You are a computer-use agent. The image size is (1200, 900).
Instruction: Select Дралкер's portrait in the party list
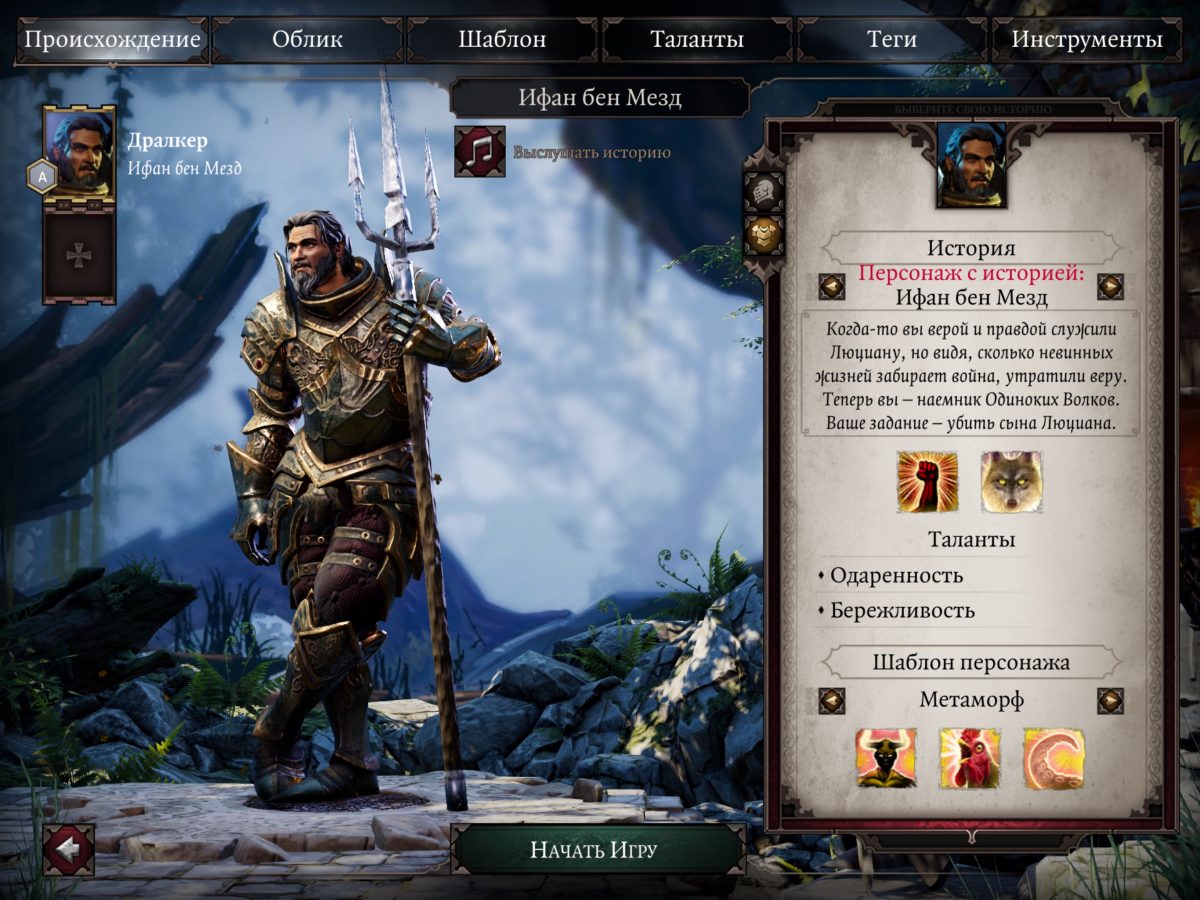point(79,154)
